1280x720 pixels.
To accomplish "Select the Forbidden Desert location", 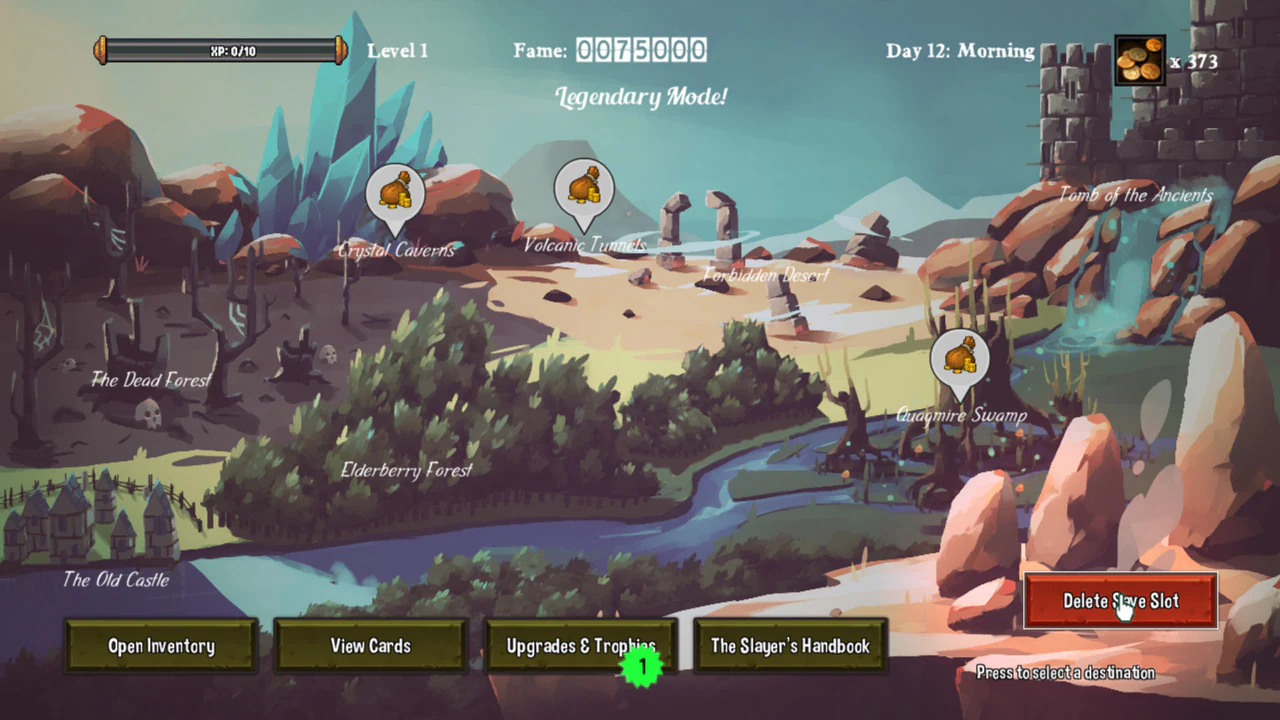I will pos(765,275).
